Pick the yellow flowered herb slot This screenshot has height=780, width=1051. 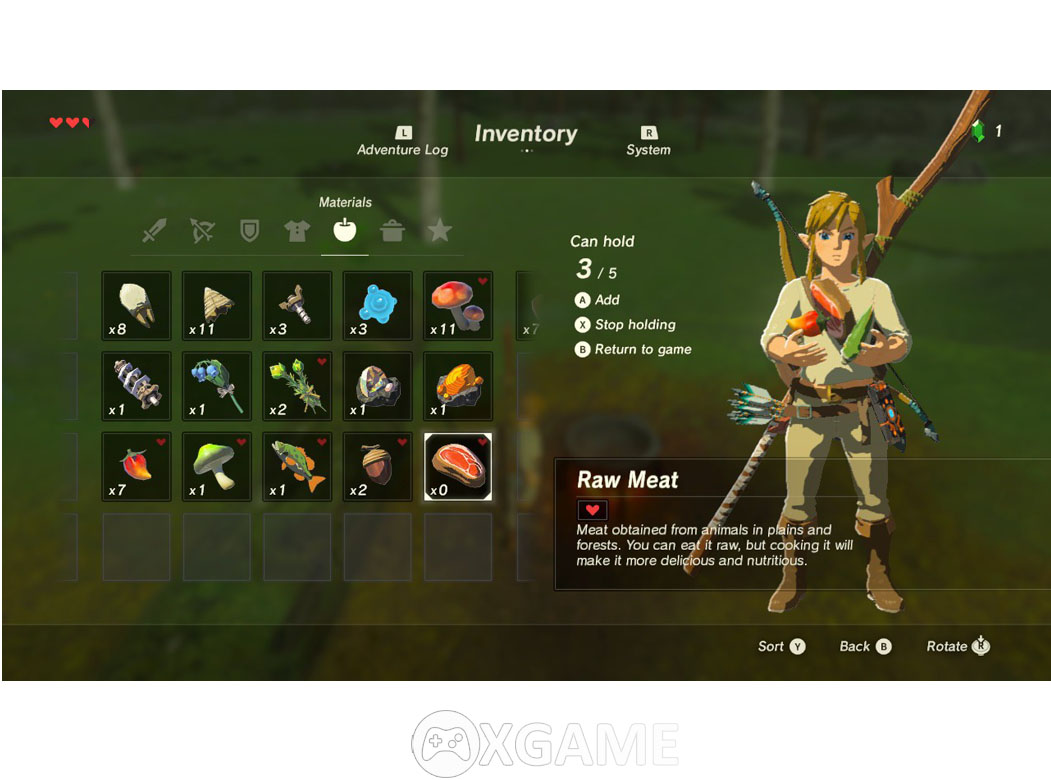click(x=297, y=386)
